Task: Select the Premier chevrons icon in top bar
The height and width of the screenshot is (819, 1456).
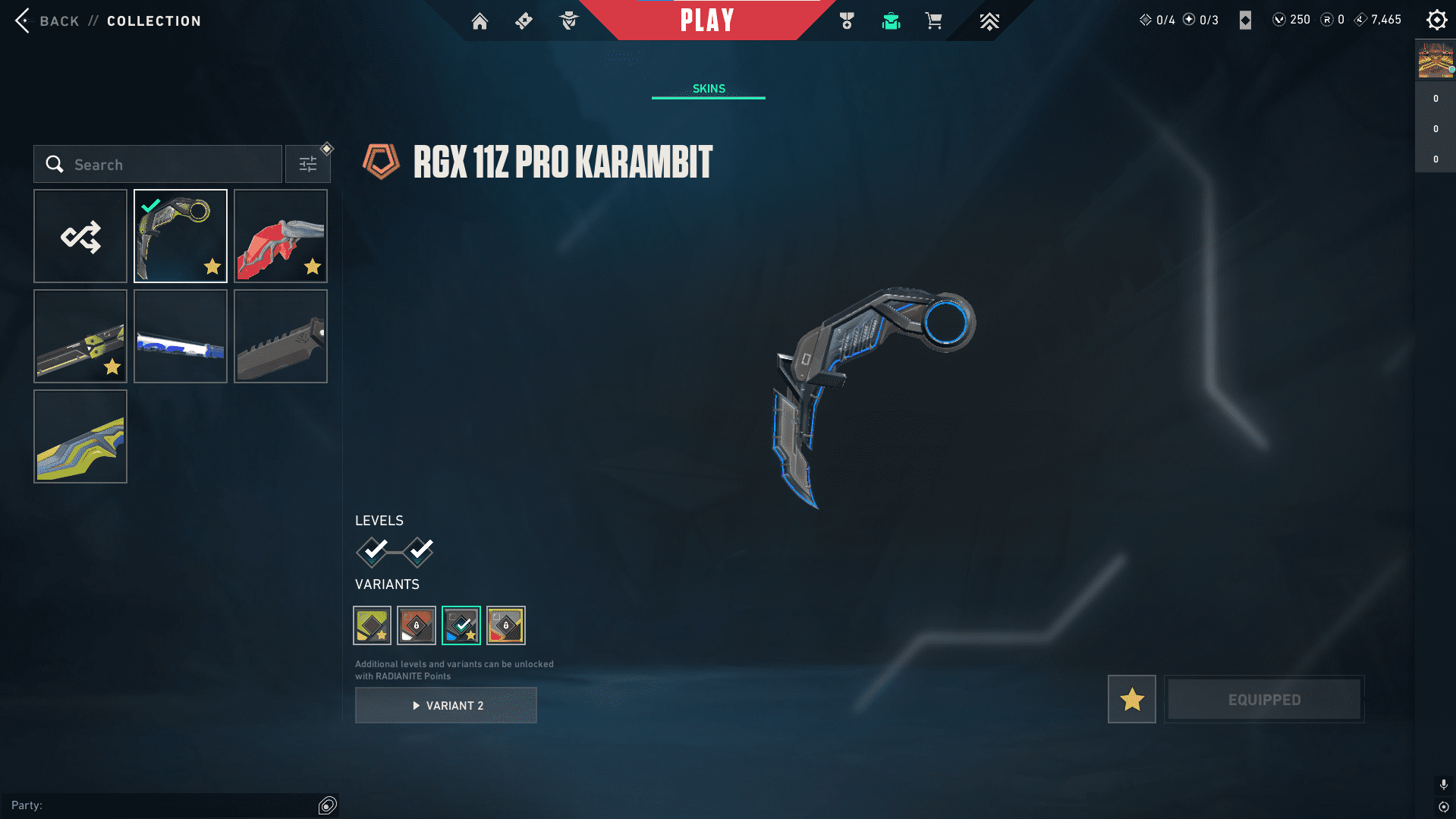Action: 989,21
